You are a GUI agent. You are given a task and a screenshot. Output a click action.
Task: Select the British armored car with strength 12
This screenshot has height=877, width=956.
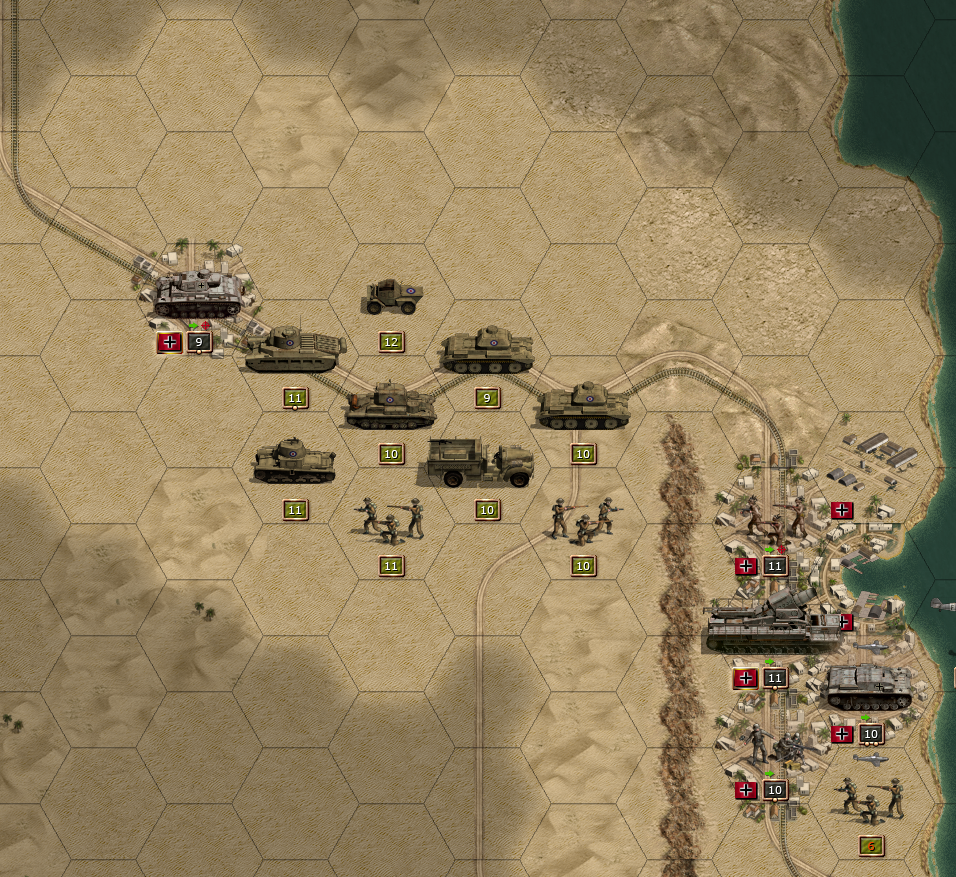click(x=393, y=297)
